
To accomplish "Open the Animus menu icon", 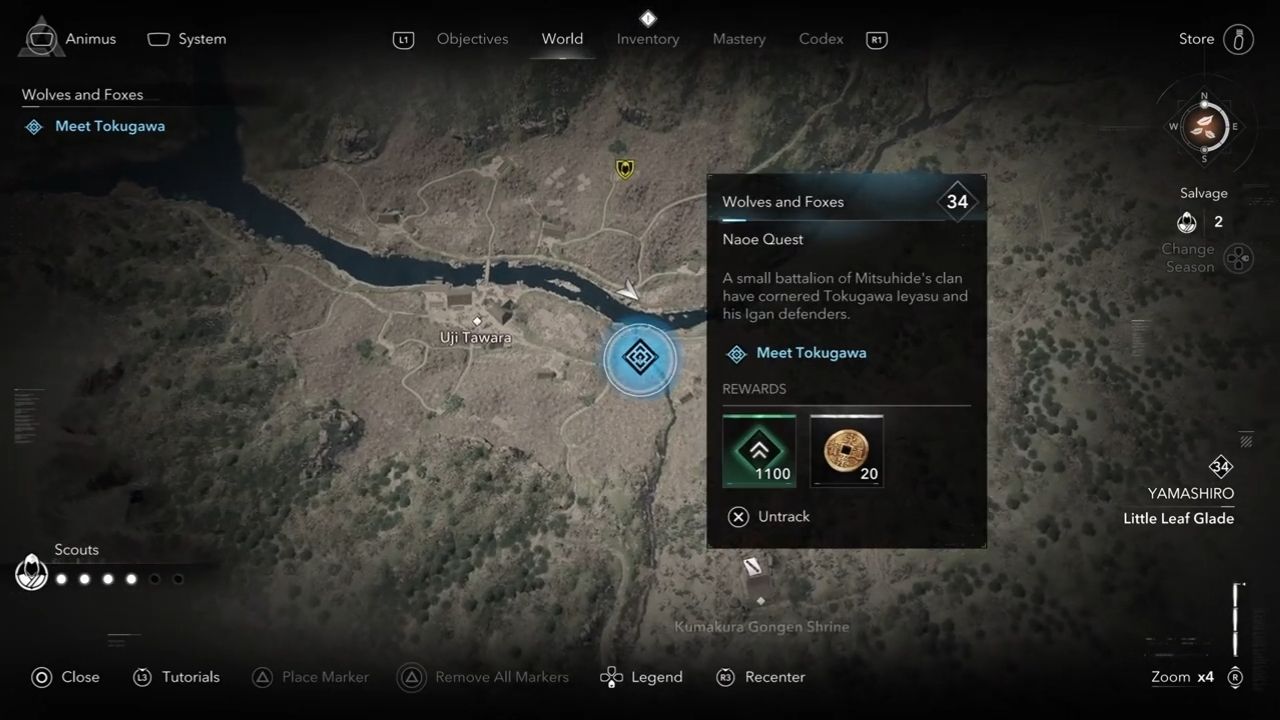I will (x=40, y=37).
